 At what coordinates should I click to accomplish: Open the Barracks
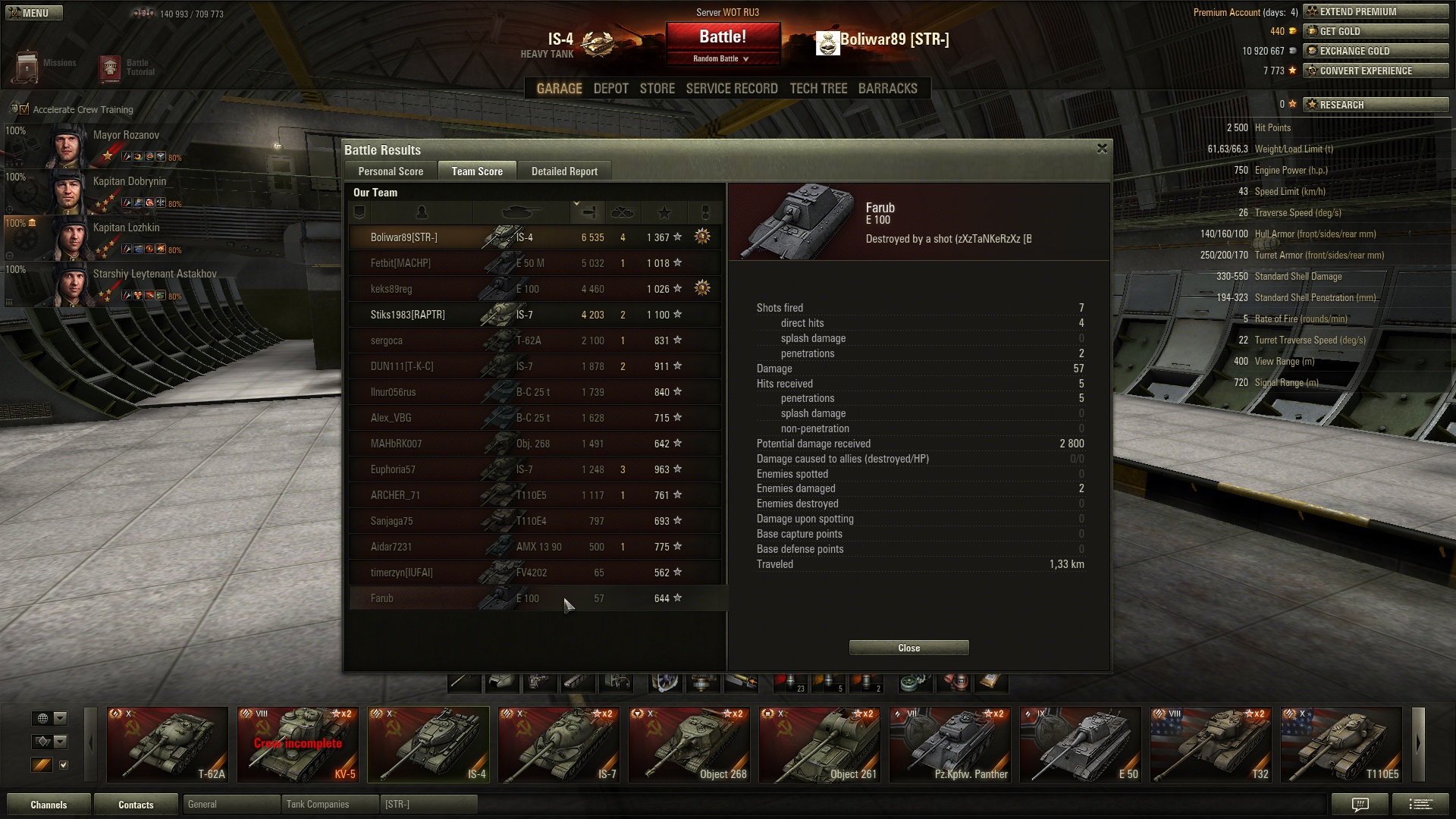(x=887, y=89)
